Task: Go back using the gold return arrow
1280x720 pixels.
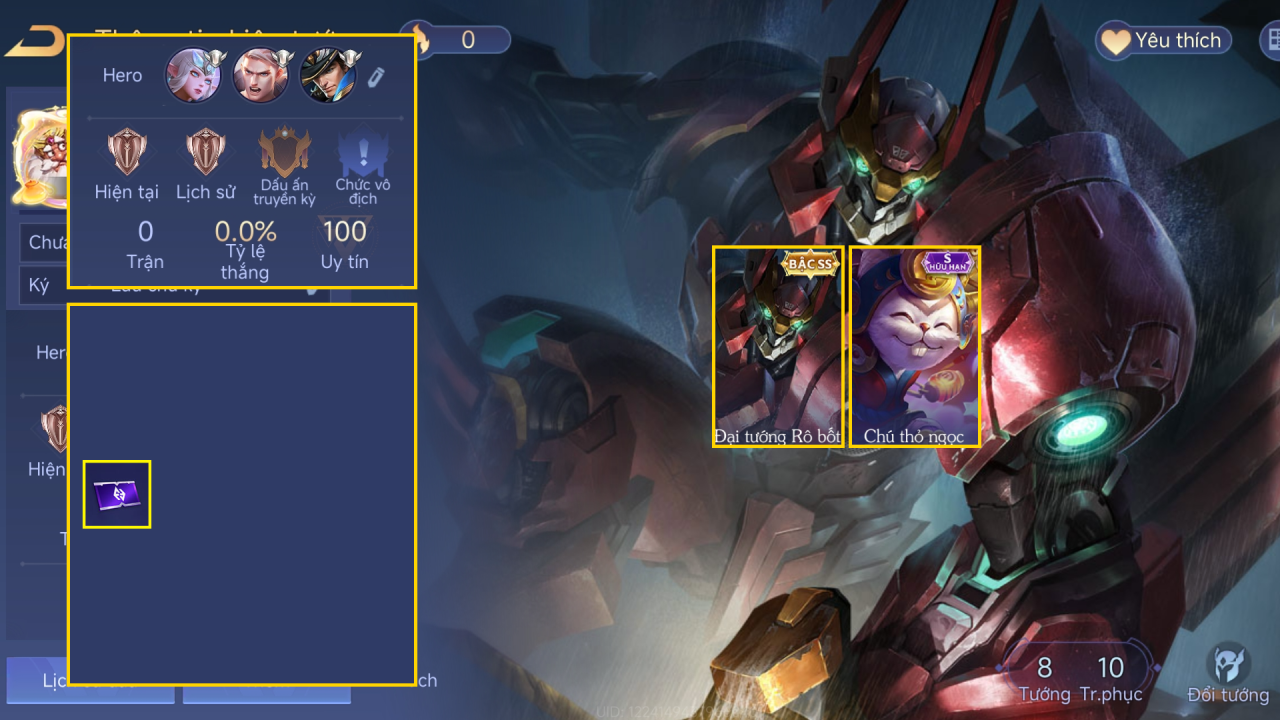Action: pyautogui.click(x=34, y=42)
